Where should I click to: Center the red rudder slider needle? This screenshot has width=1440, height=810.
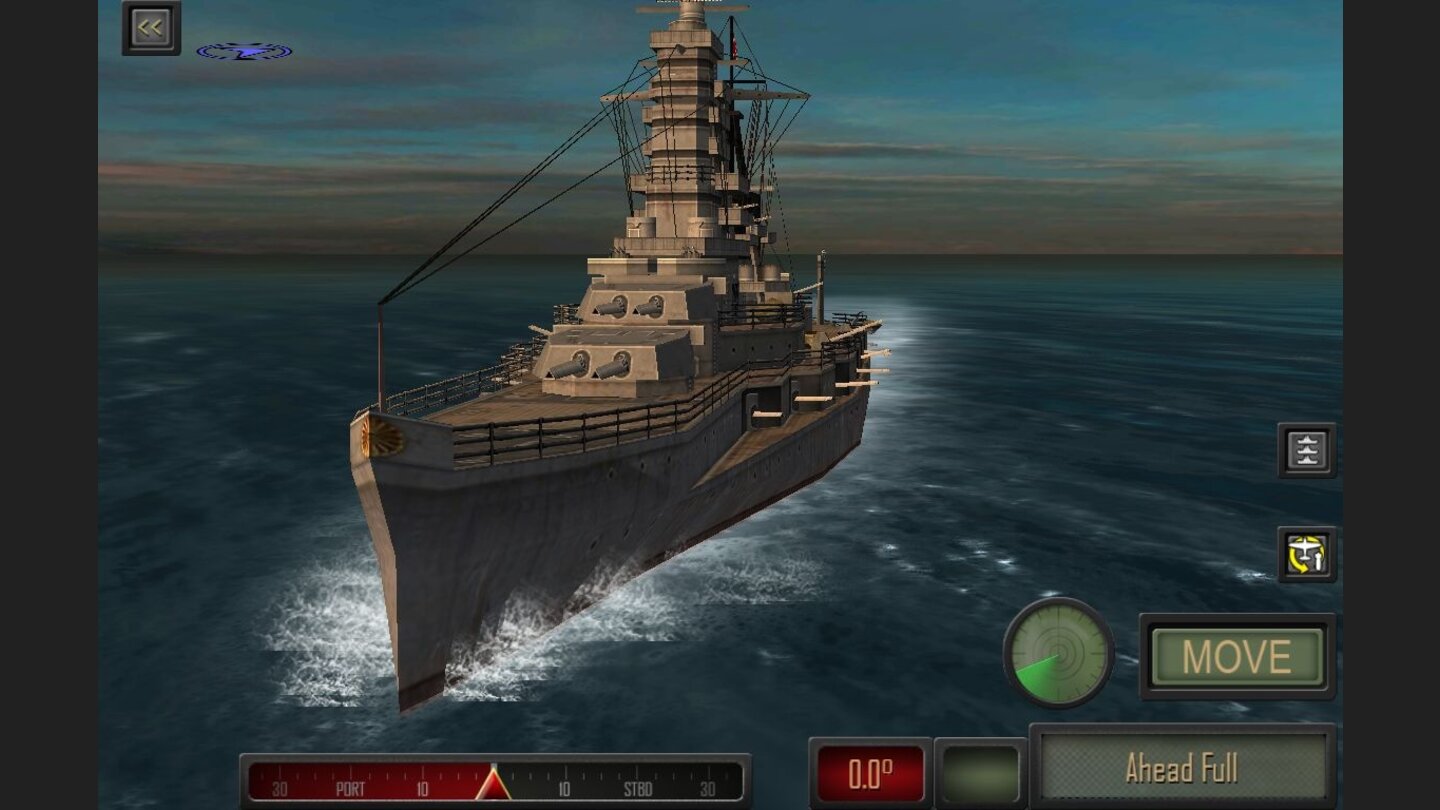coord(494,785)
